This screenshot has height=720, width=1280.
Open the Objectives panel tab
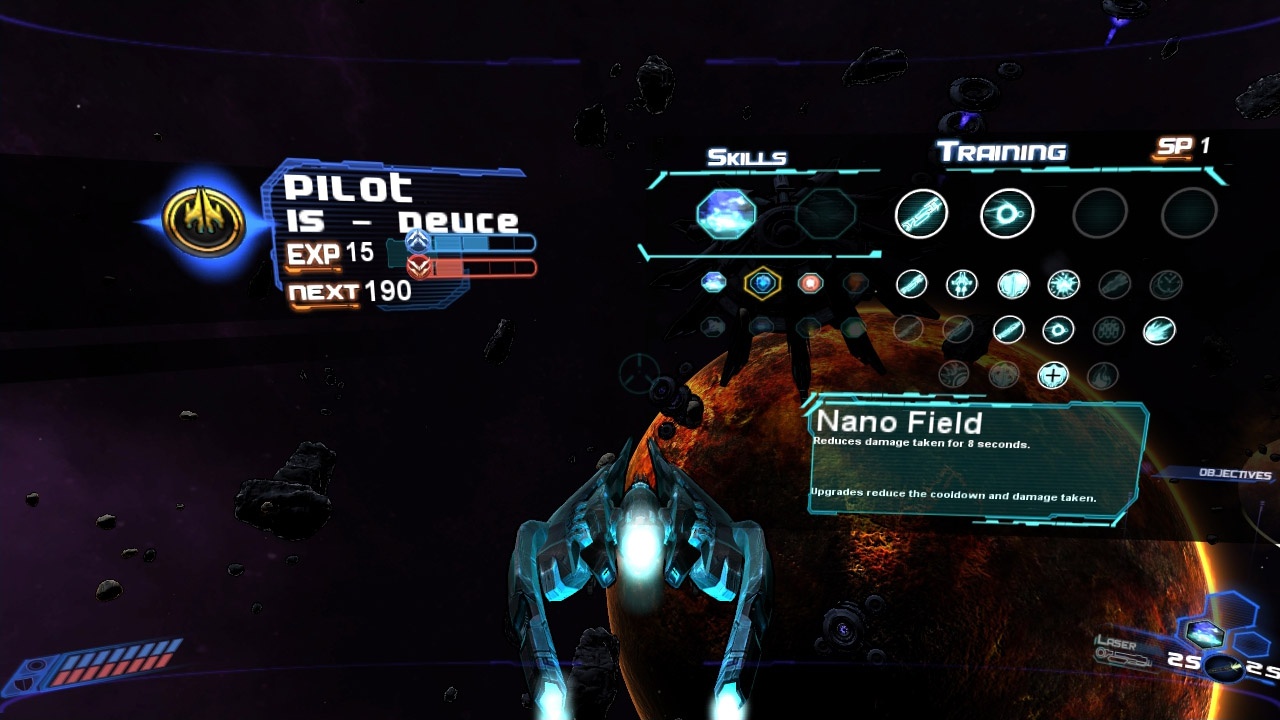pos(1236,474)
